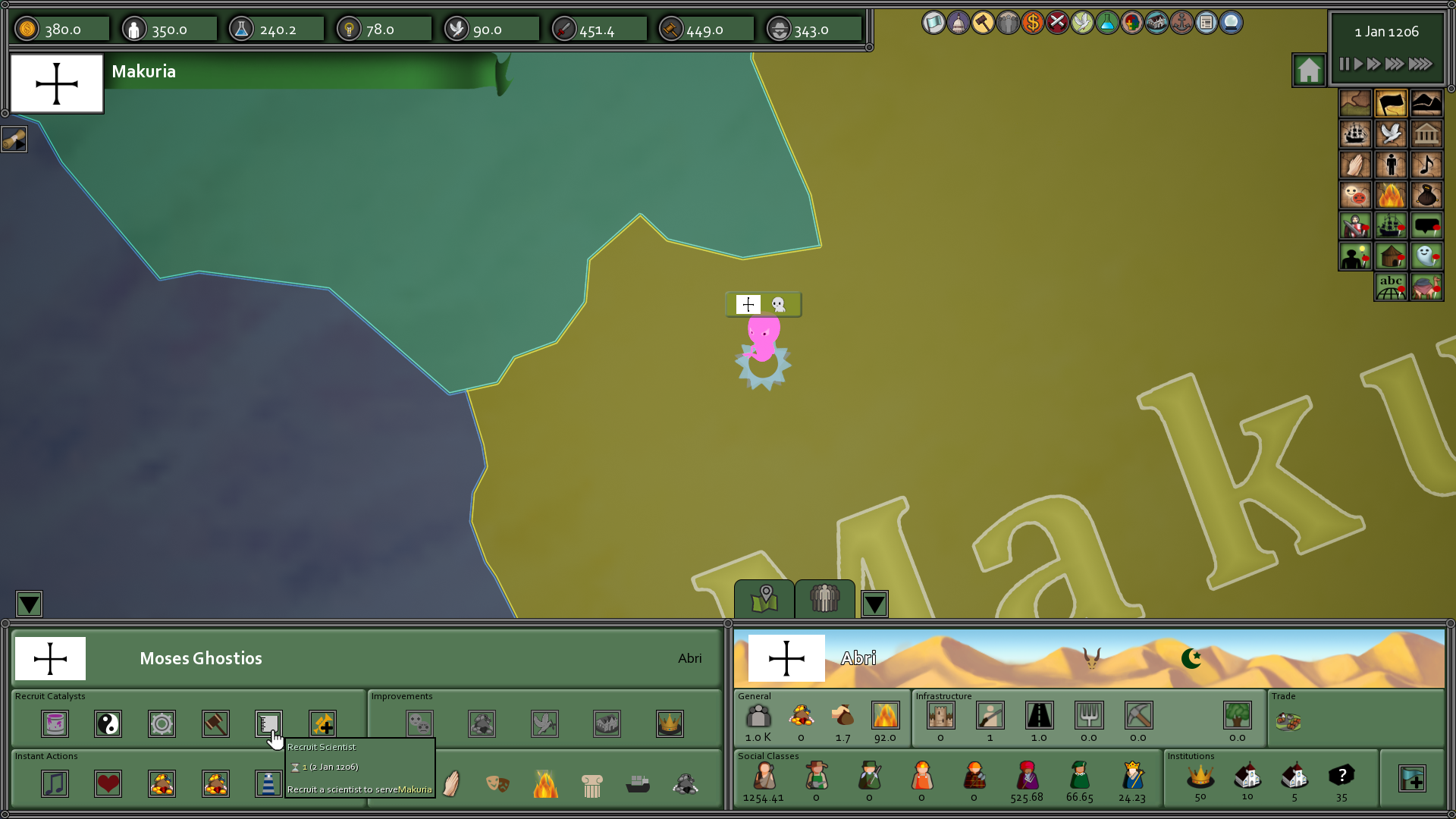
Task: Toggle the abc globe labels overlay
Action: [x=1390, y=287]
